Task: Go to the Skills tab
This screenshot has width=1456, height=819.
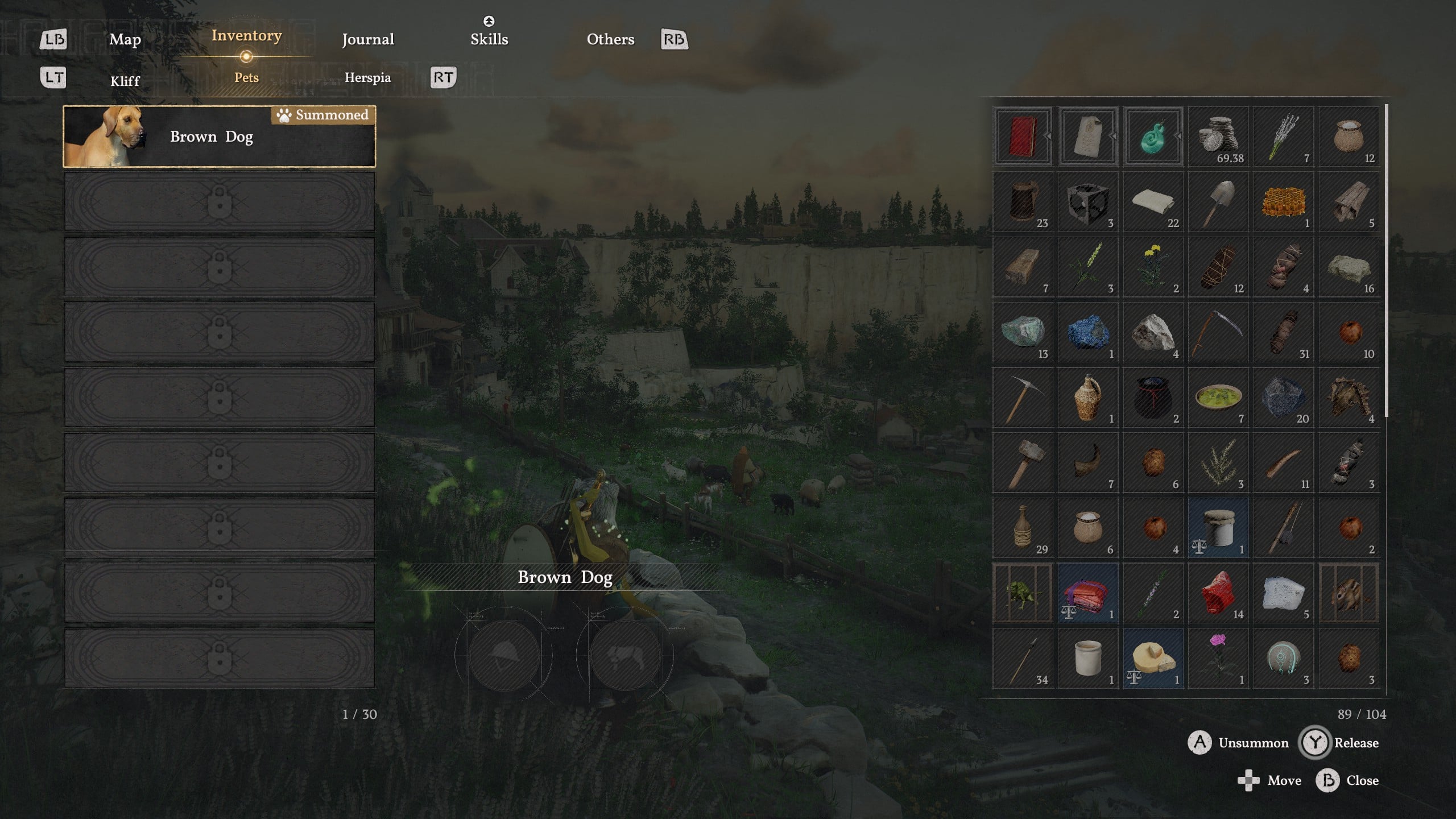Action: click(489, 39)
